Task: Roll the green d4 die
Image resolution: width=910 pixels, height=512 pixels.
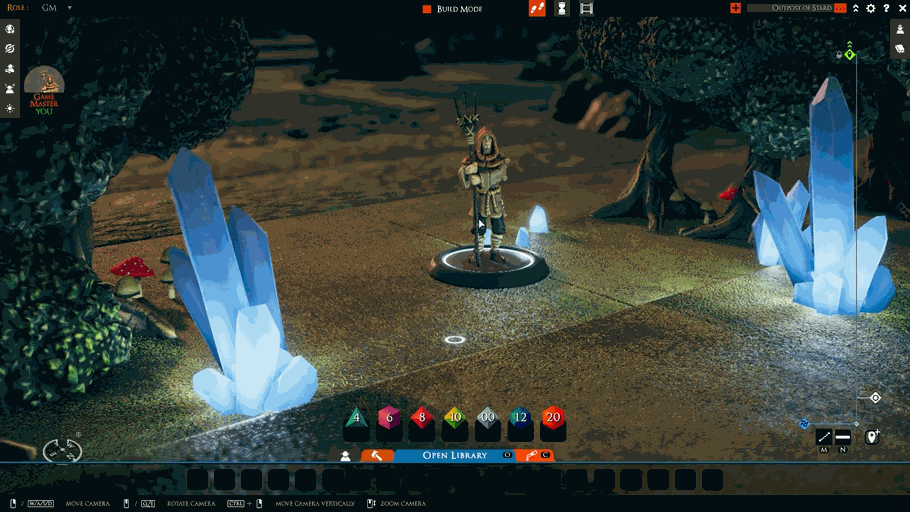Action: point(357,420)
